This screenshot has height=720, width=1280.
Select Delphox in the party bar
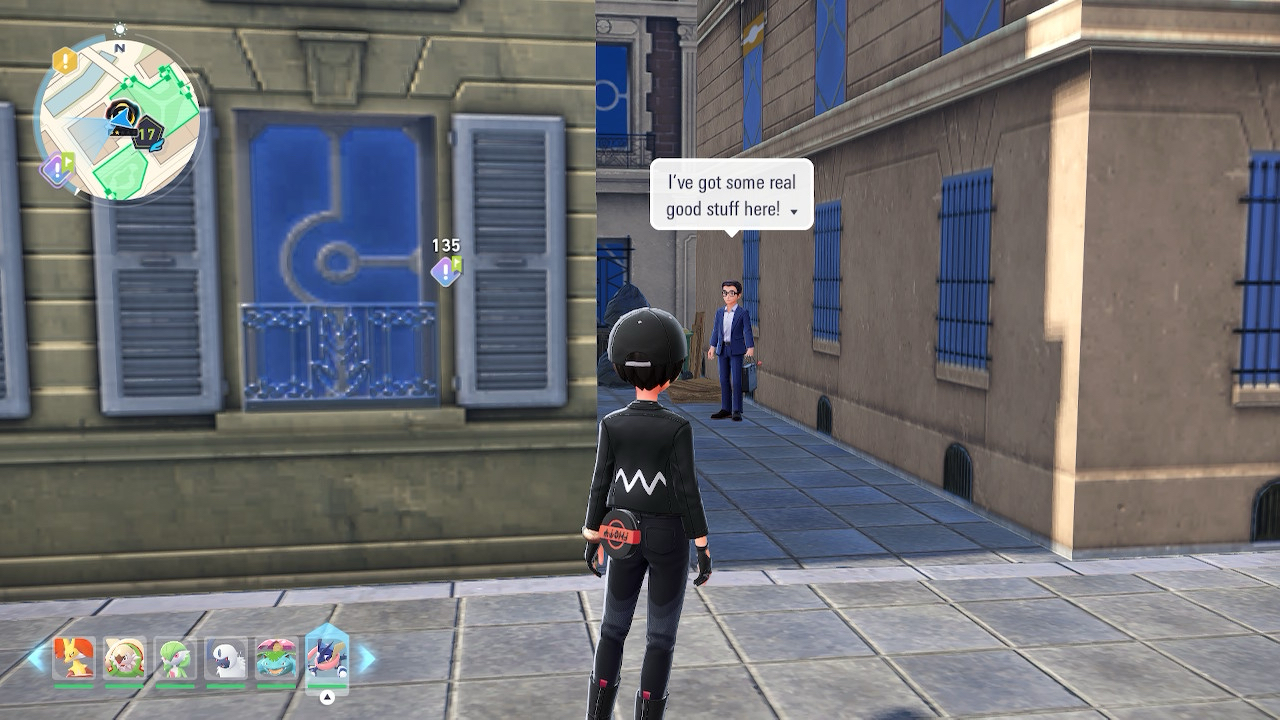(x=74, y=658)
